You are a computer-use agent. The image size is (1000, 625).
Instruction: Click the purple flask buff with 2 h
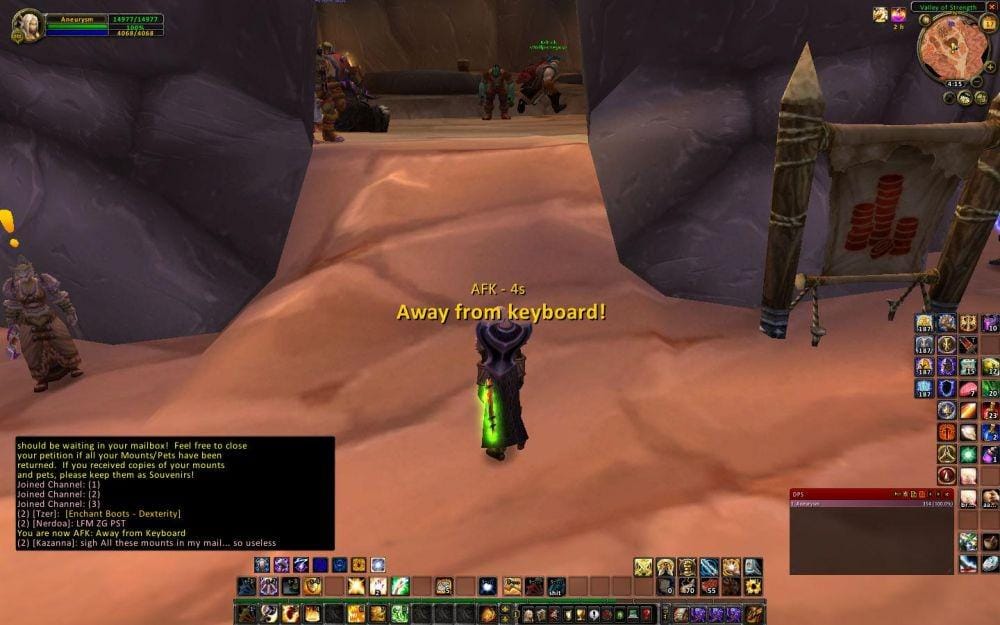898,15
